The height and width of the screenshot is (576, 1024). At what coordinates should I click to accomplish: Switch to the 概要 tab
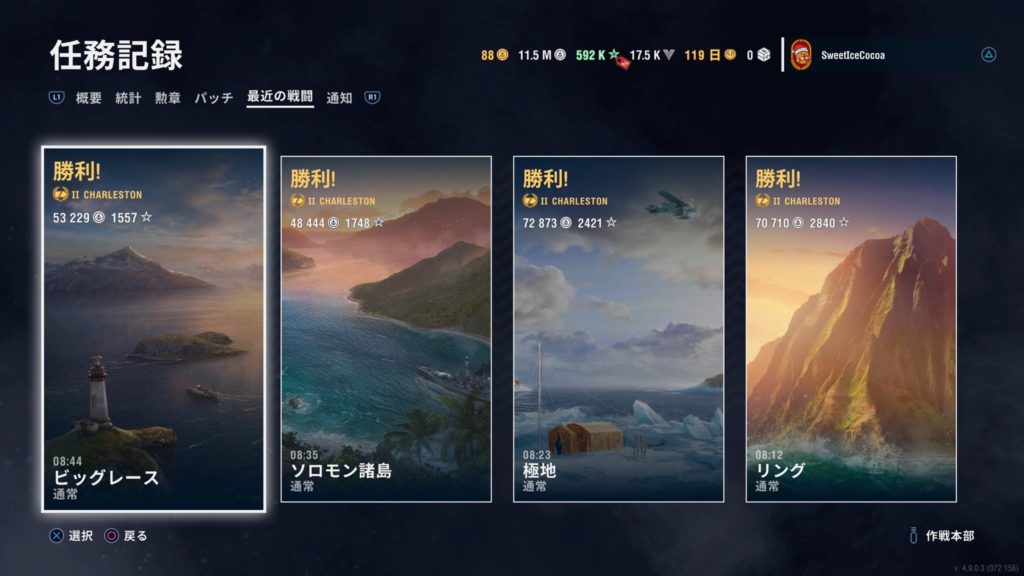[89, 98]
